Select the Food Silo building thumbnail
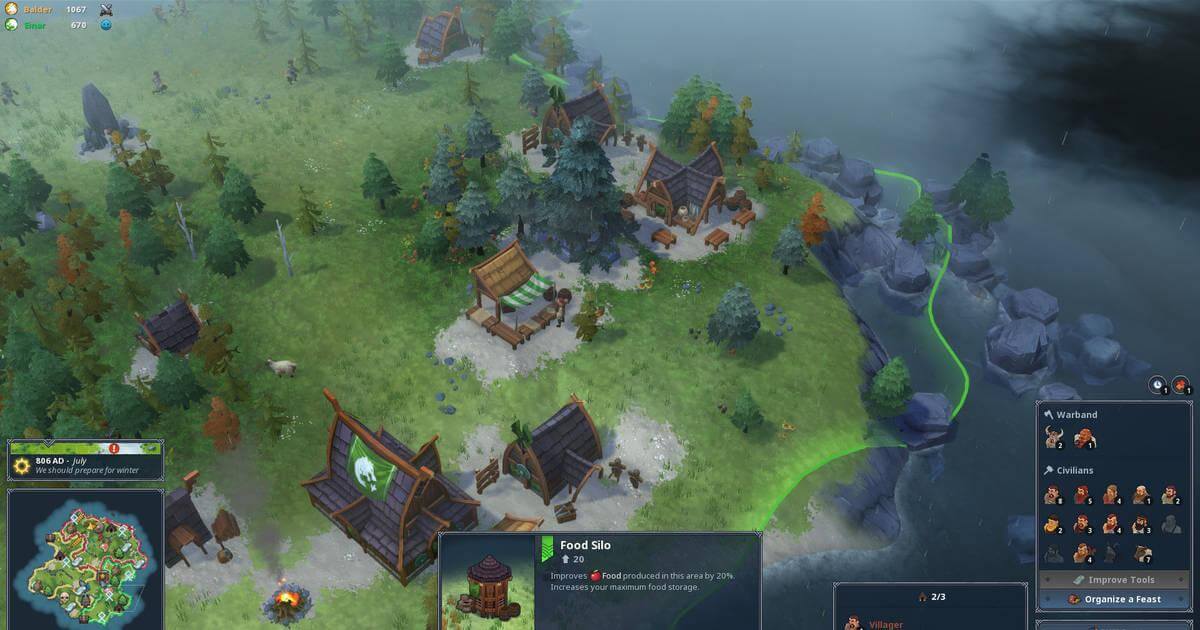1200x630 pixels. [488, 582]
